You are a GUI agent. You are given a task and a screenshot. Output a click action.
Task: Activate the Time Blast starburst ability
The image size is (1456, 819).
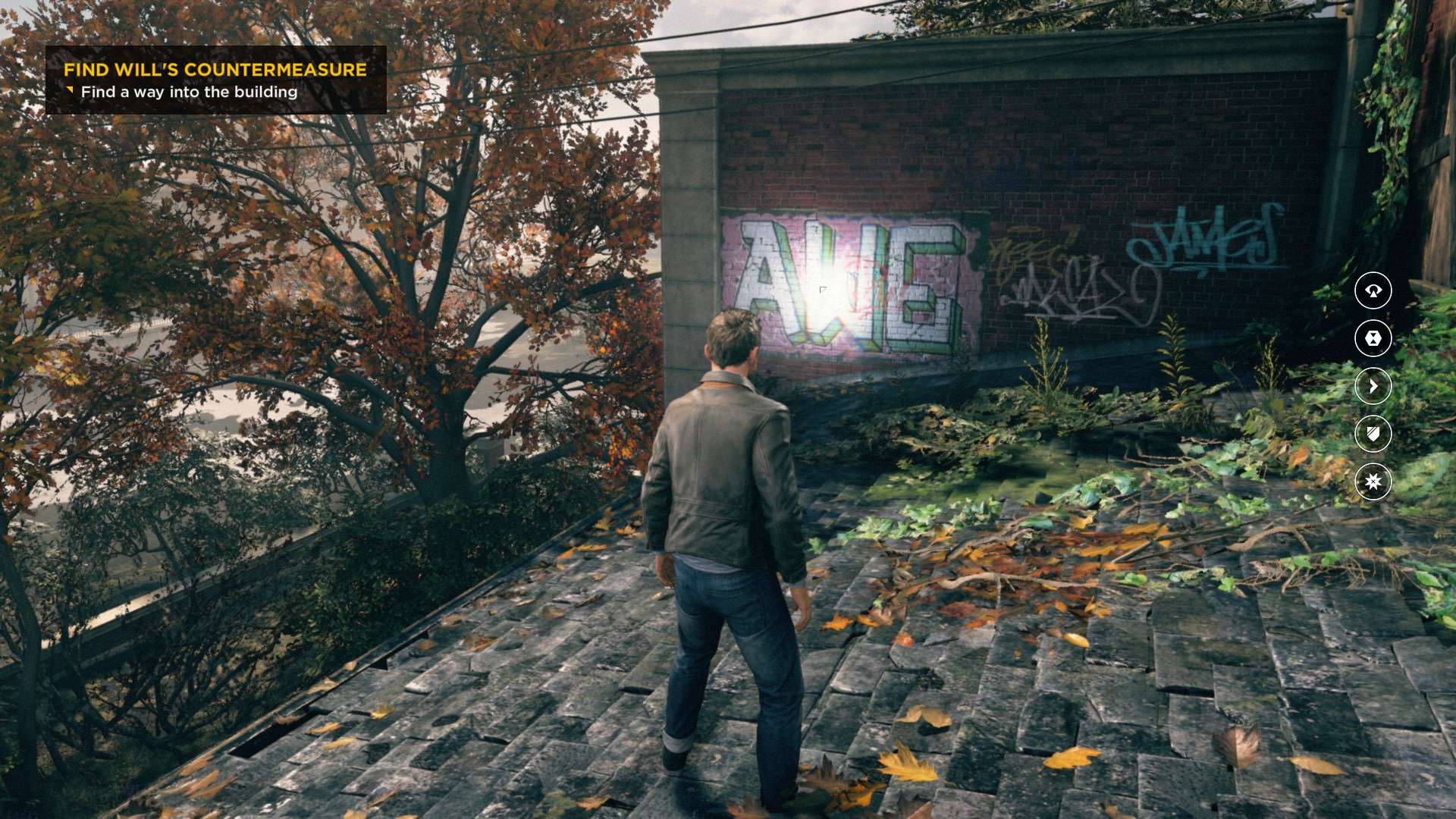pyautogui.click(x=1373, y=482)
